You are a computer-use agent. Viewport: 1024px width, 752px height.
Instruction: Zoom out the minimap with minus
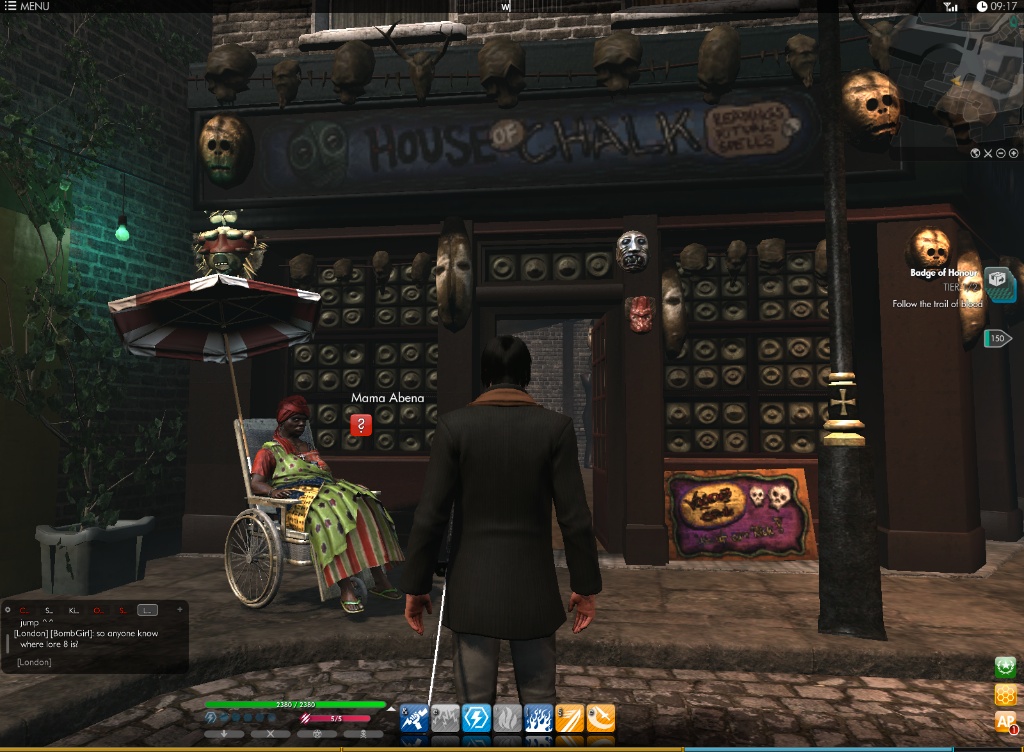1000,153
